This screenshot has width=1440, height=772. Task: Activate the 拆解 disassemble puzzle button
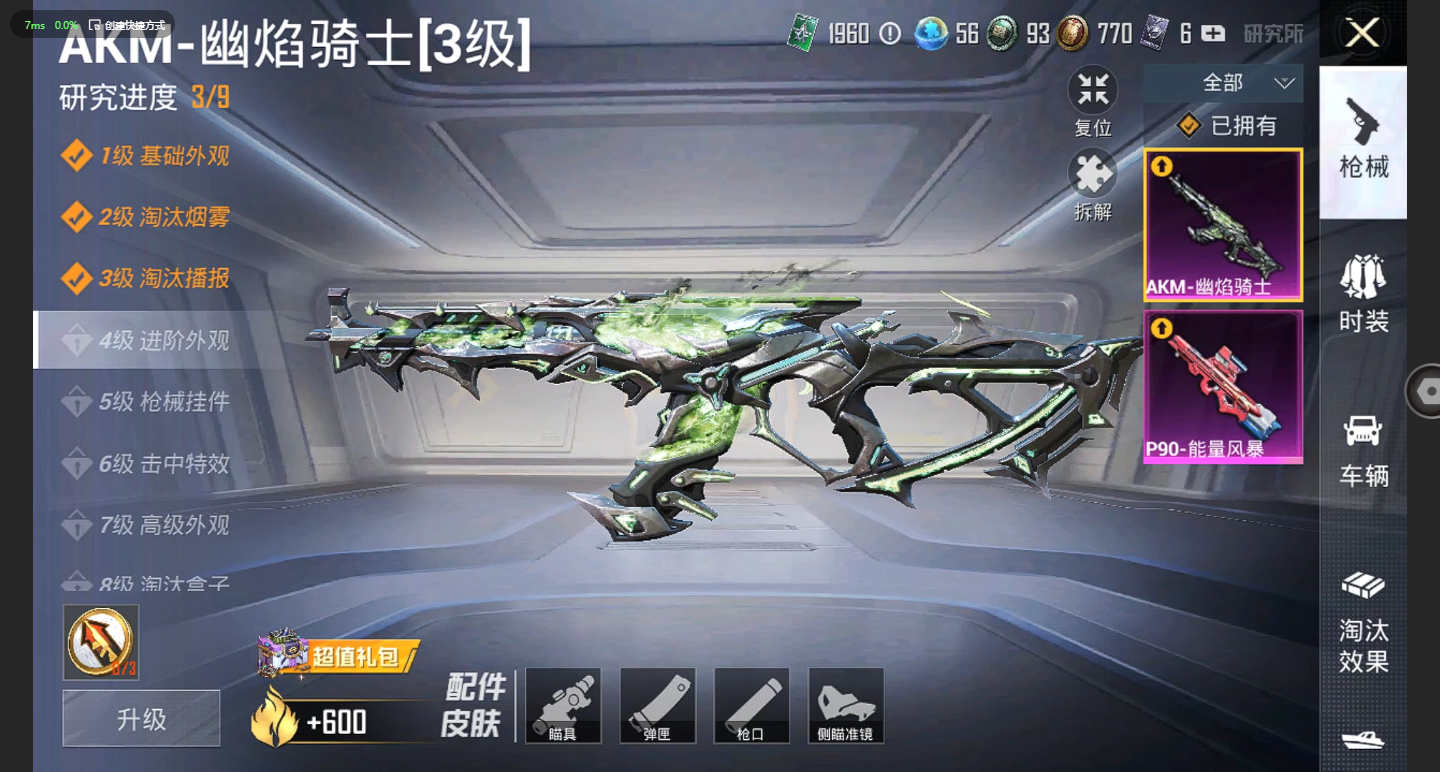1093,185
